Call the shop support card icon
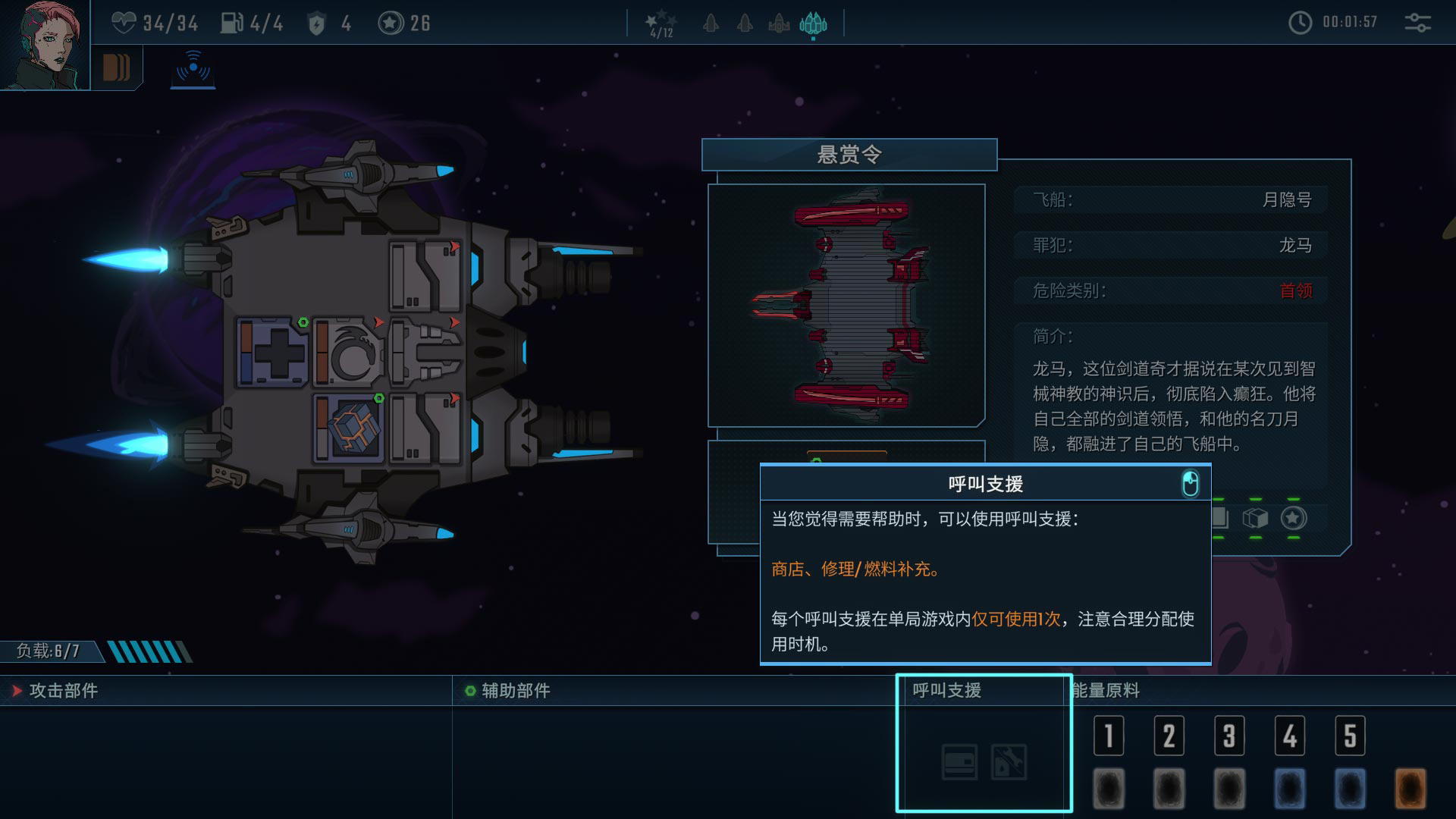Image resolution: width=1456 pixels, height=819 pixels. (959, 761)
